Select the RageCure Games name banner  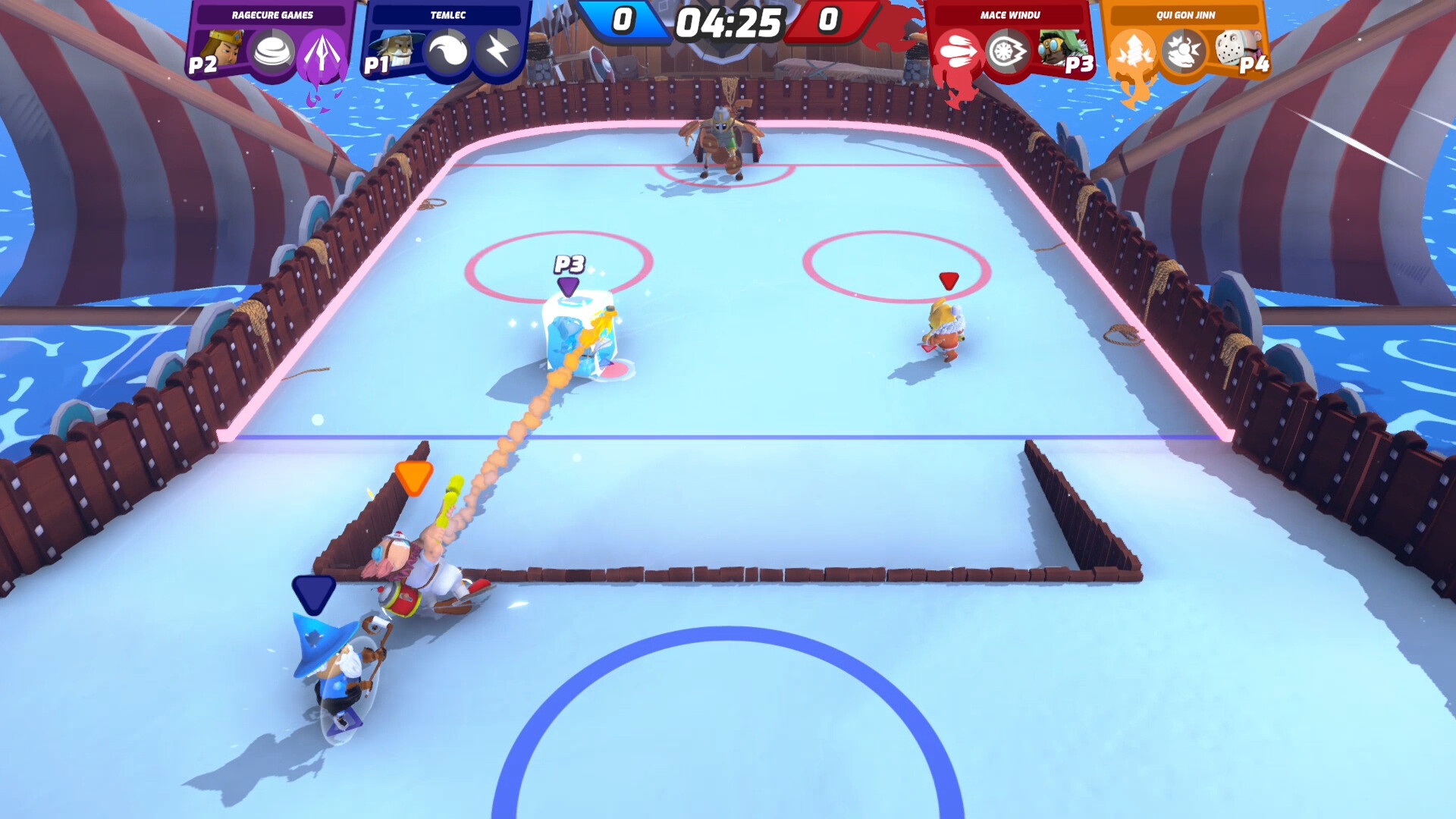click(x=272, y=15)
